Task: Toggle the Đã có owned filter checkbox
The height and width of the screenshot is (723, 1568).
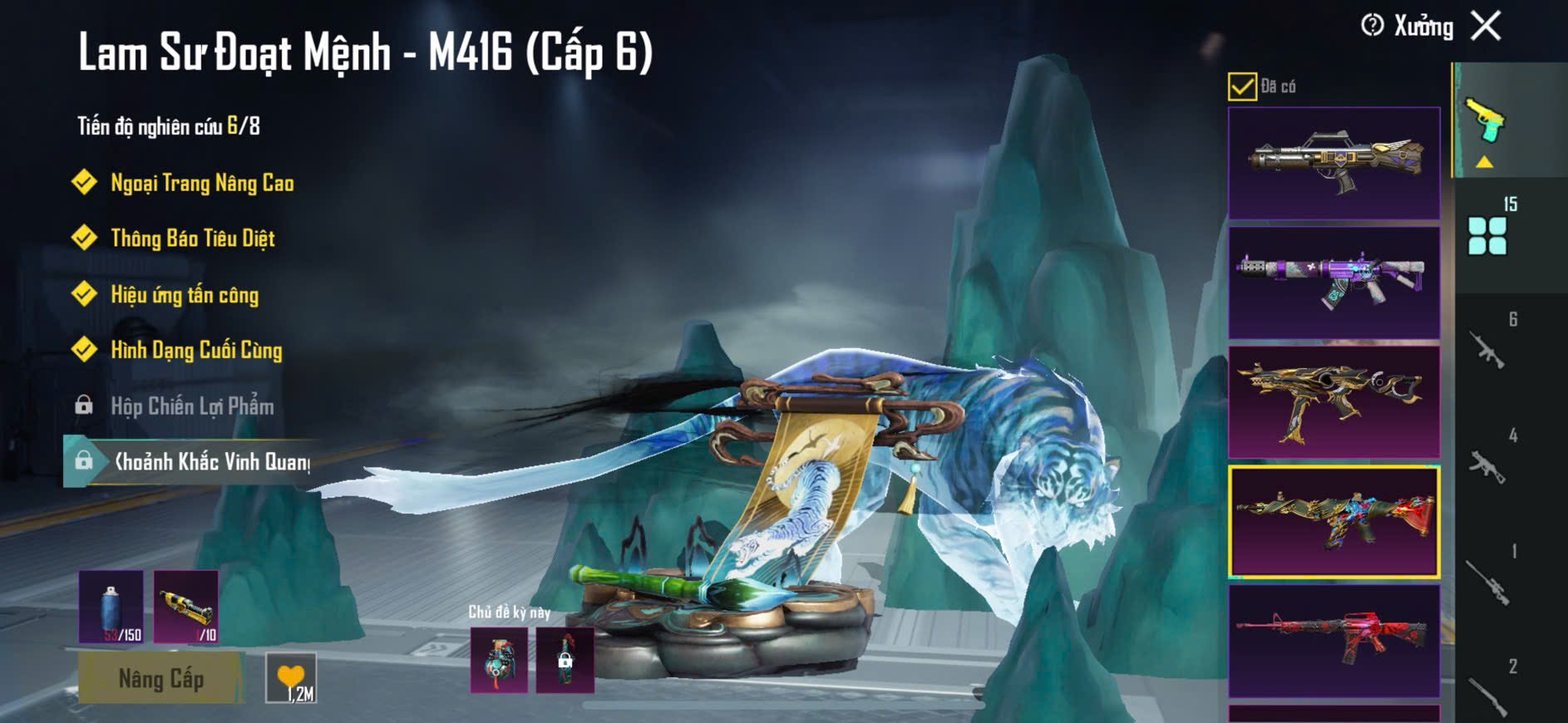Action: coord(1242,86)
